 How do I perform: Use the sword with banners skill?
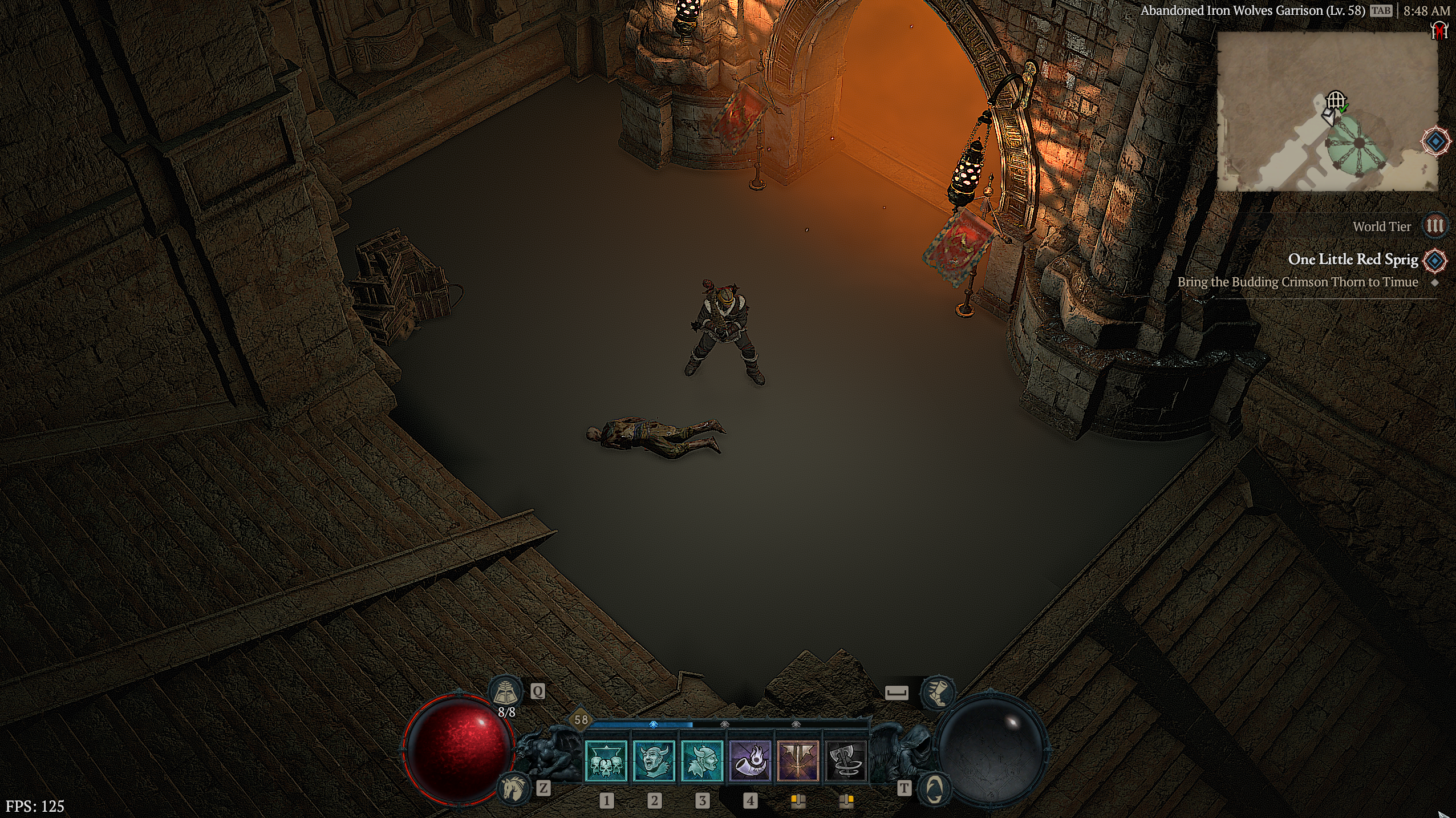[798, 761]
